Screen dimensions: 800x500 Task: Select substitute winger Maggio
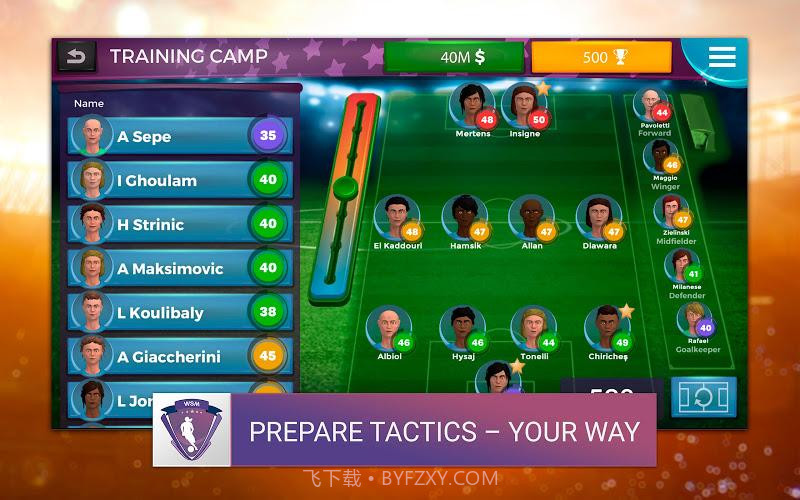(663, 158)
